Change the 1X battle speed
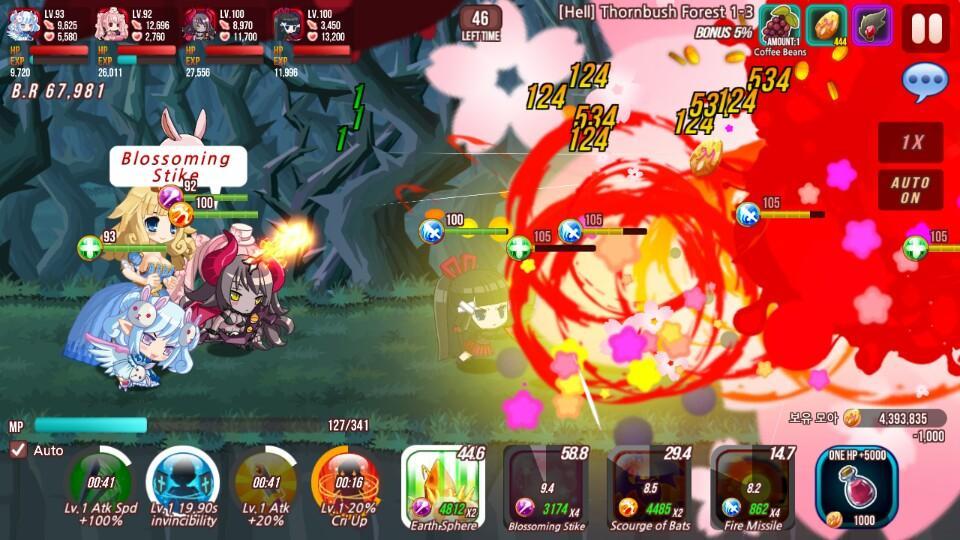 910,142
